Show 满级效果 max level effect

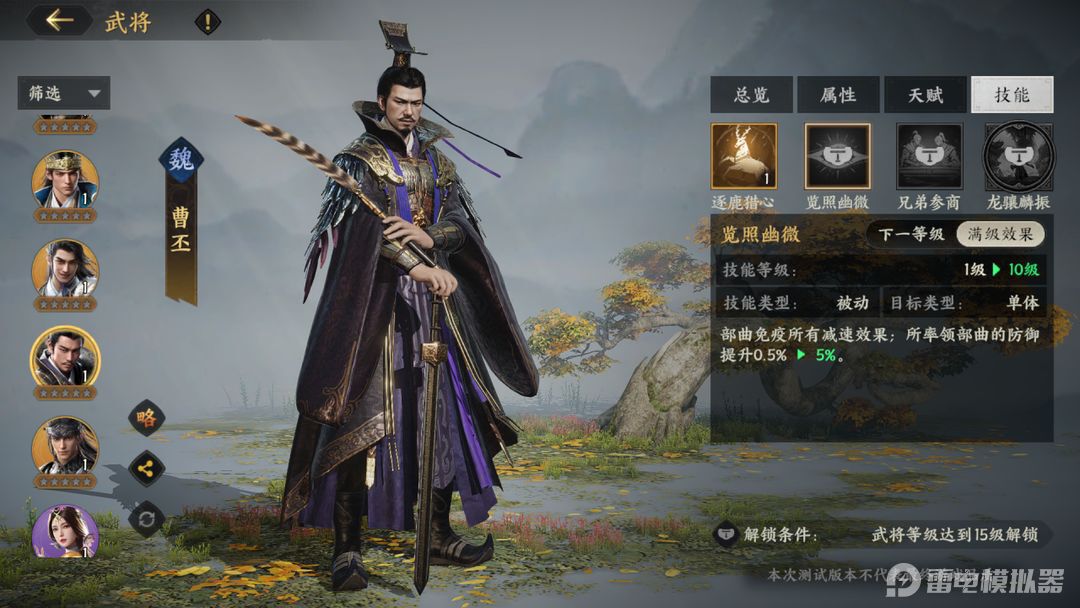[1000, 235]
